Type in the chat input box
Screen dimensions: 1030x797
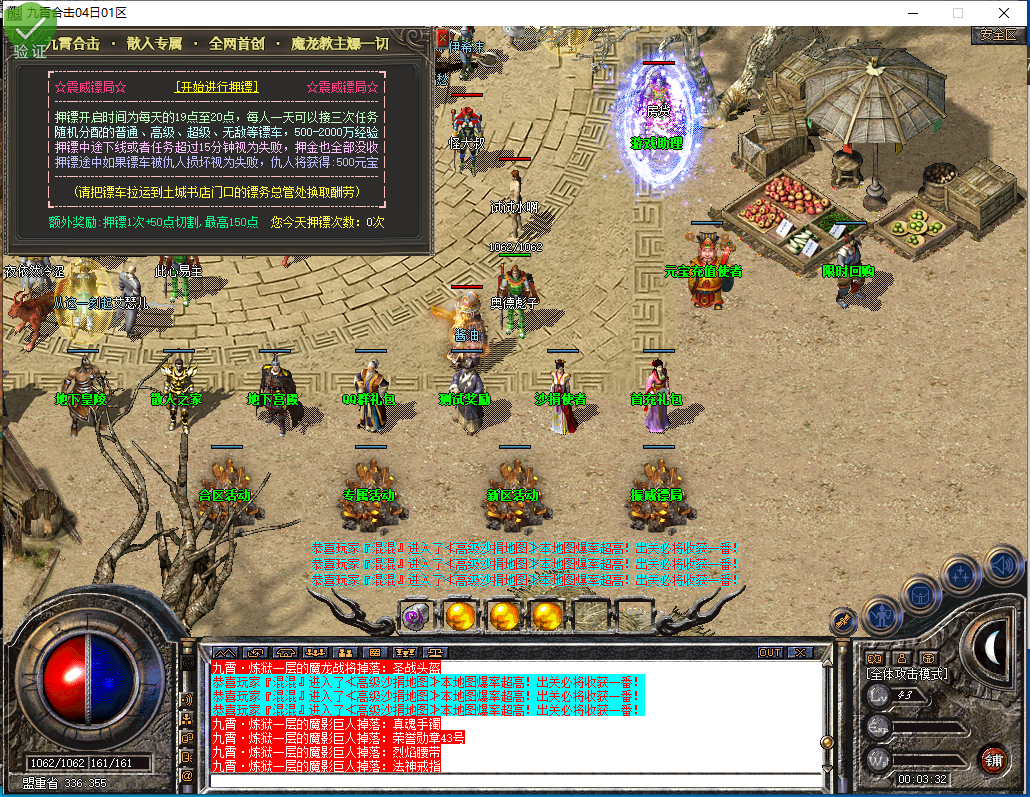click(x=510, y=780)
